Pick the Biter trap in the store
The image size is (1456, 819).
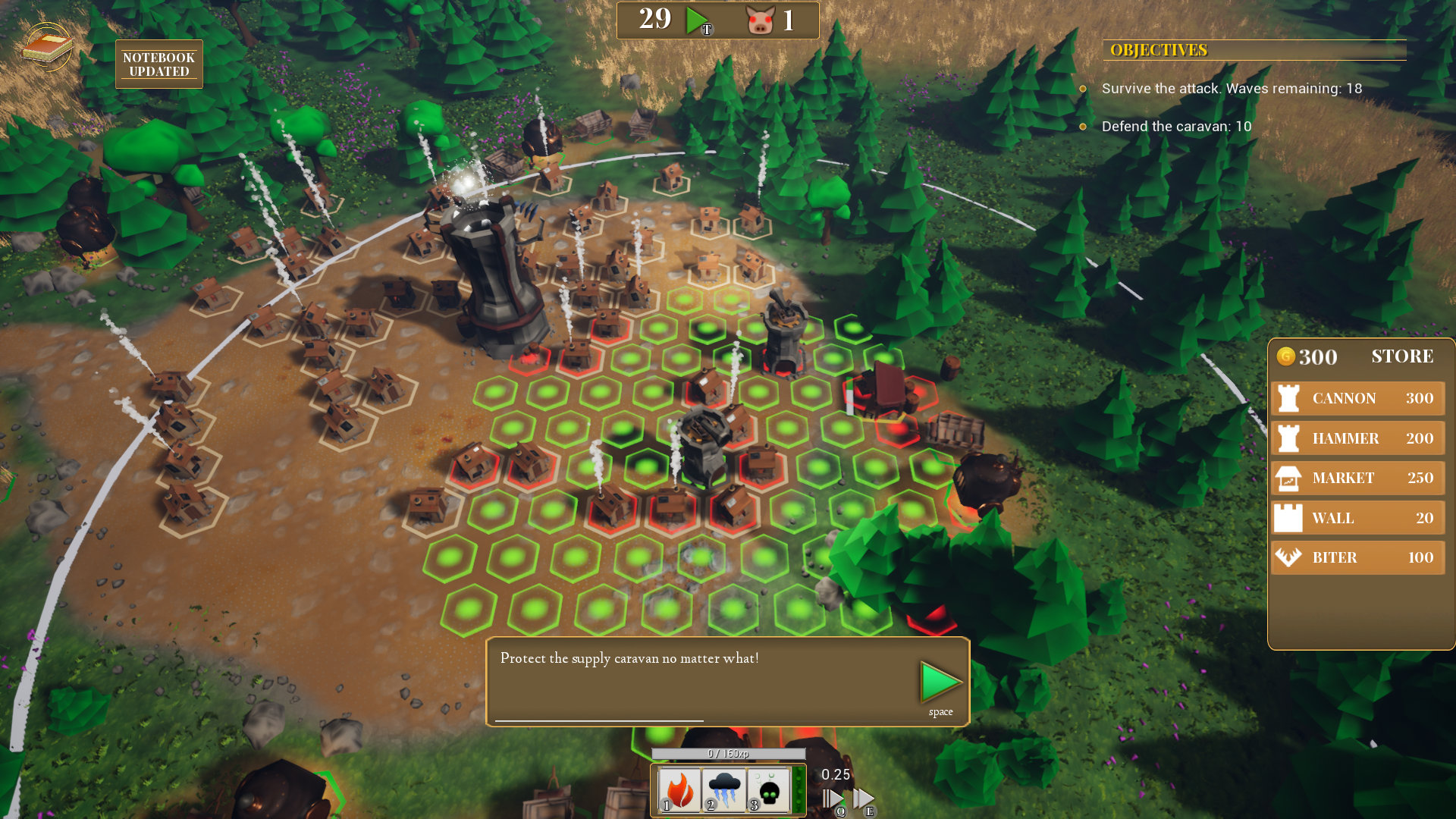pos(1357,557)
